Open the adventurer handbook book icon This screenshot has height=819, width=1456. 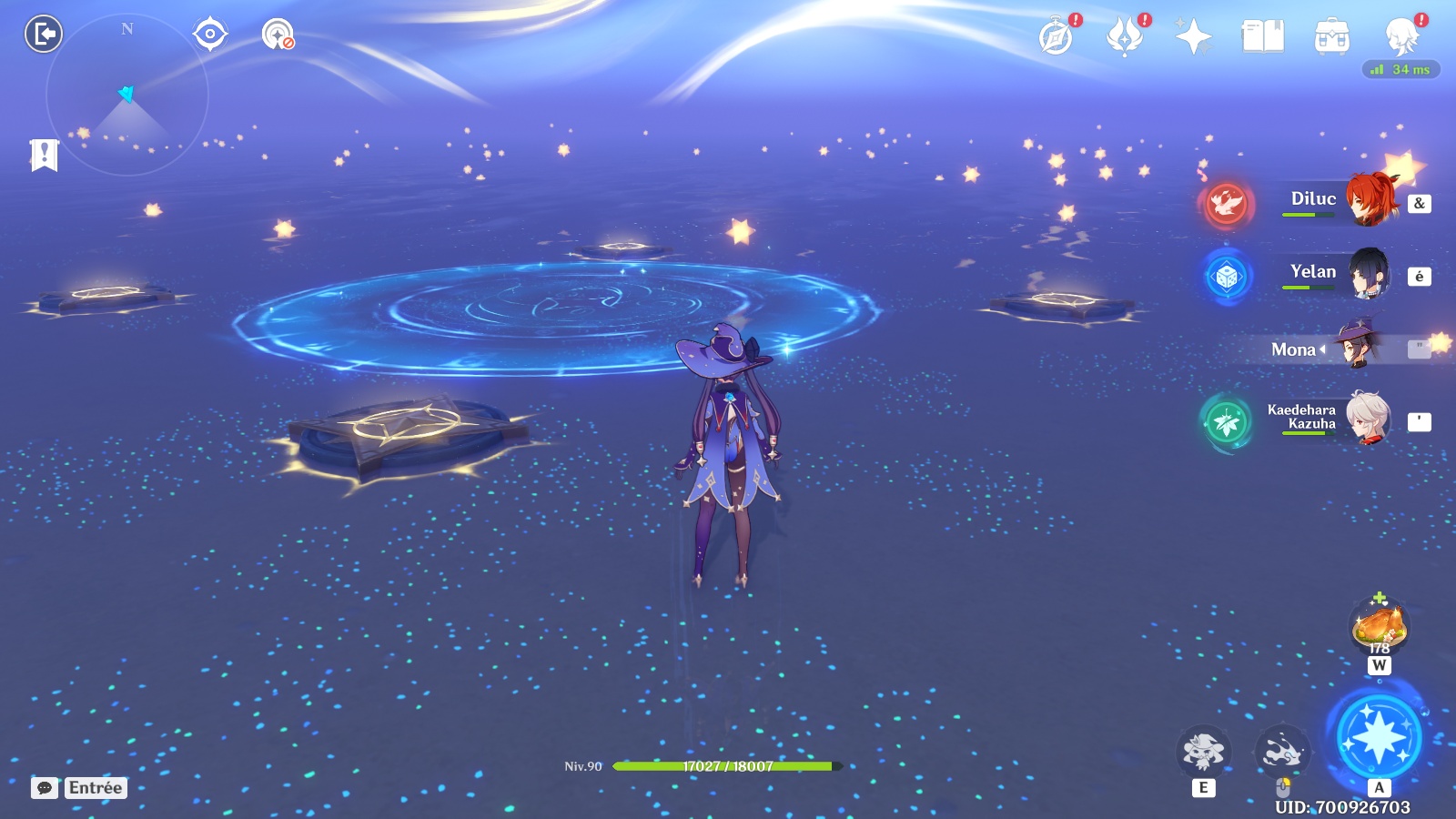coord(1262,37)
